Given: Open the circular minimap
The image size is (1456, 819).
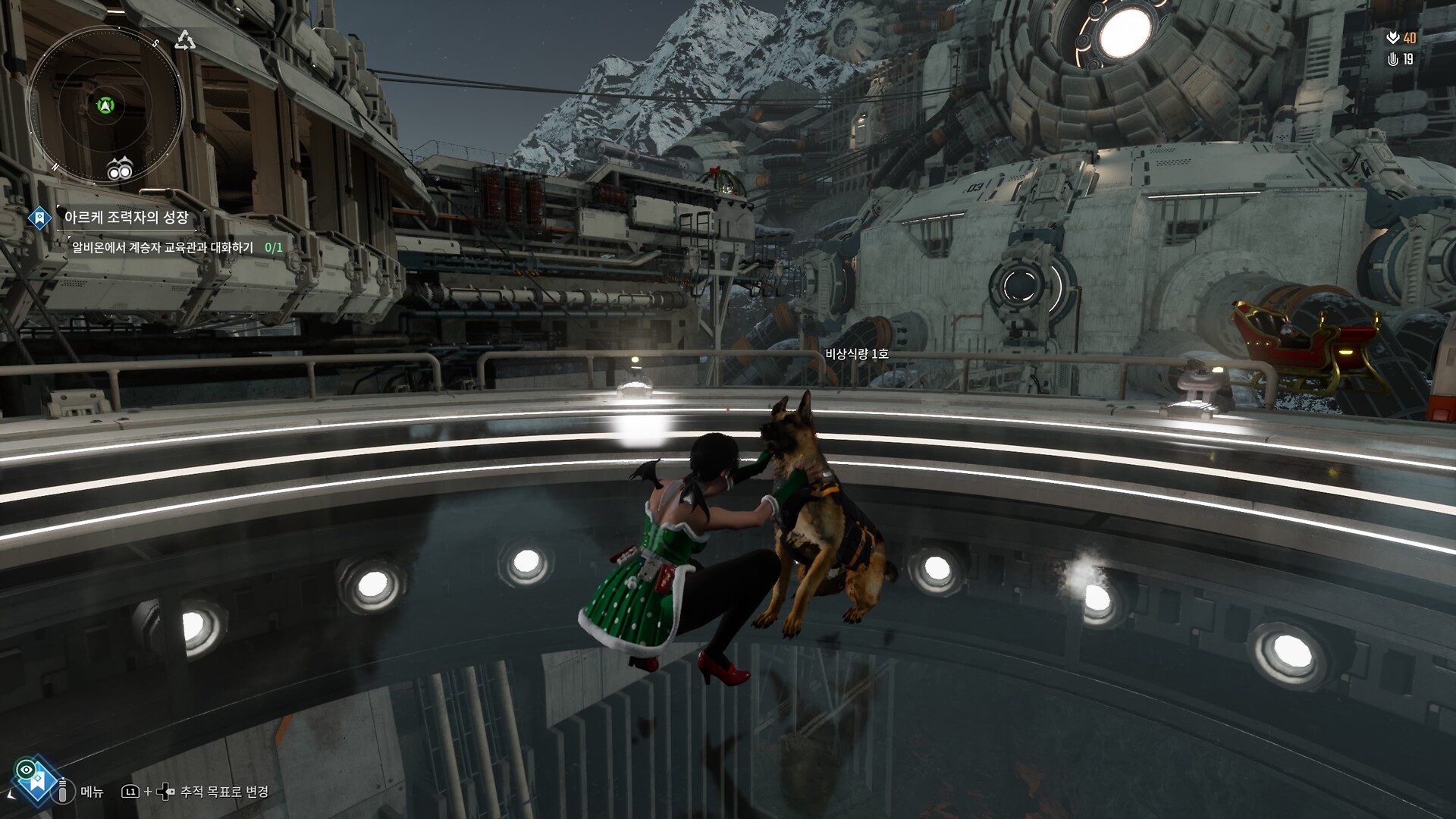Looking at the screenshot, I should [105, 106].
